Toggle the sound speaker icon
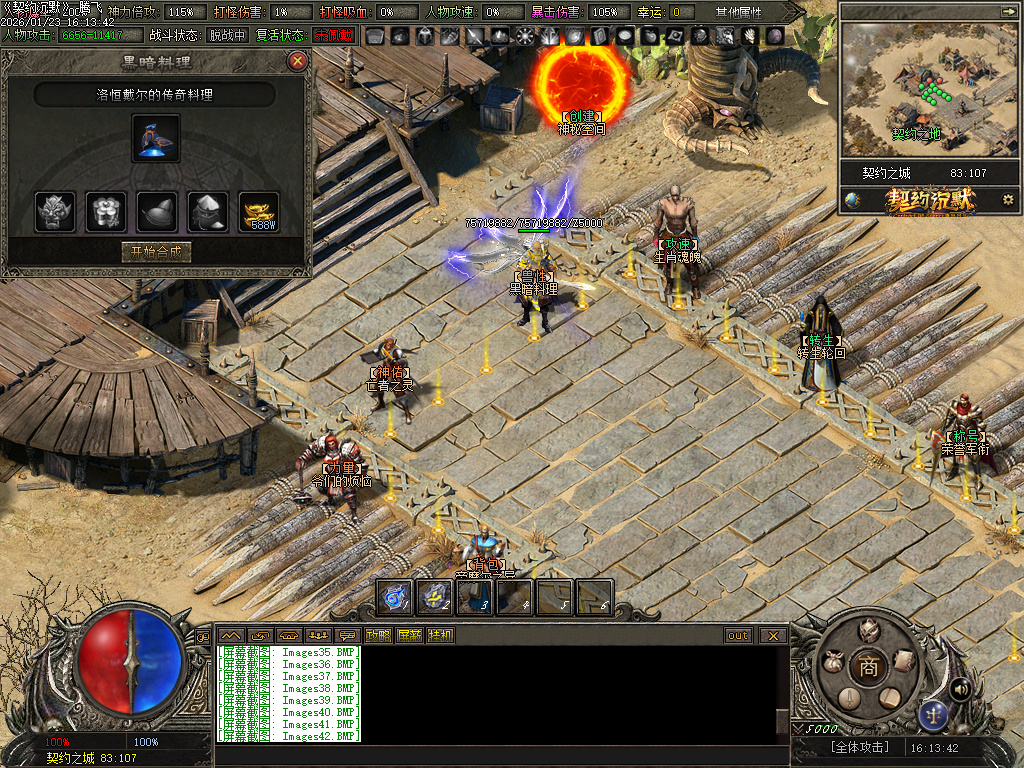The height and width of the screenshot is (768, 1024). pyautogui.click(x=961, y=688)
